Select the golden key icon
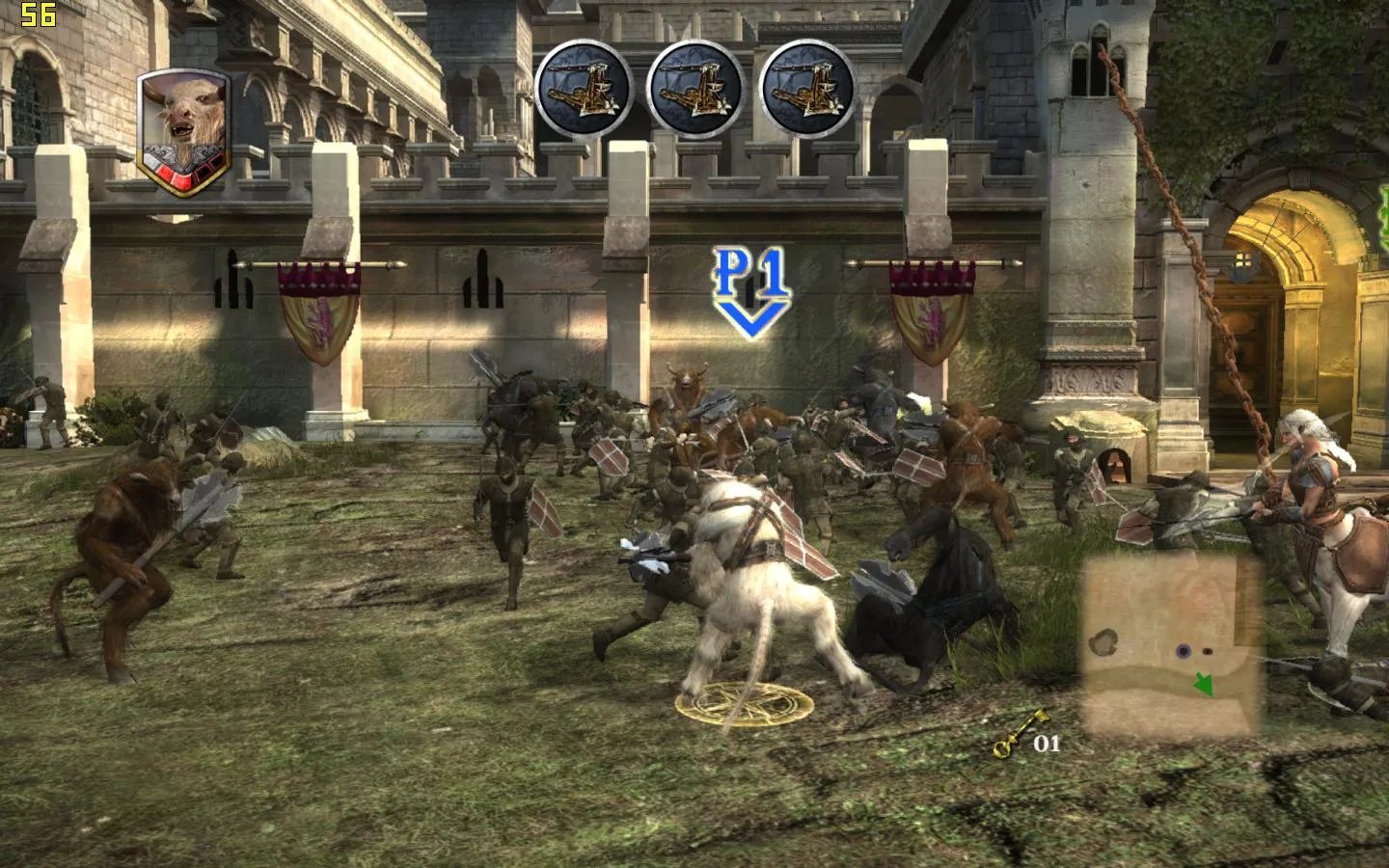The width and height of the screenshot is (1389, 868). click(1021, 735)
